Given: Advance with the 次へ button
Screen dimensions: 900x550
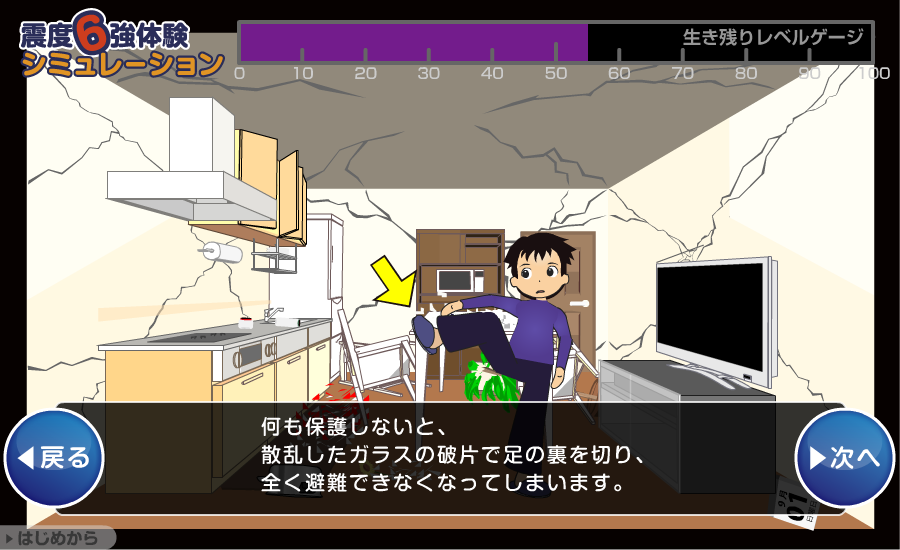Looking at the screenshot, I should pyautogui.click(x=844, y=458).
